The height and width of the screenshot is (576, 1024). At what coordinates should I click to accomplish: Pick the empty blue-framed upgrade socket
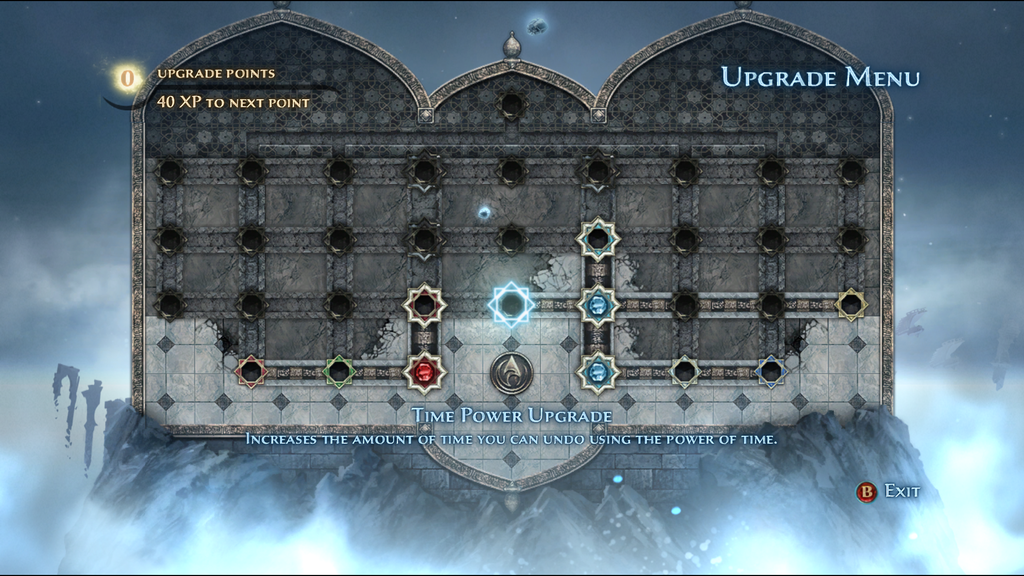(x=770, y=372)
